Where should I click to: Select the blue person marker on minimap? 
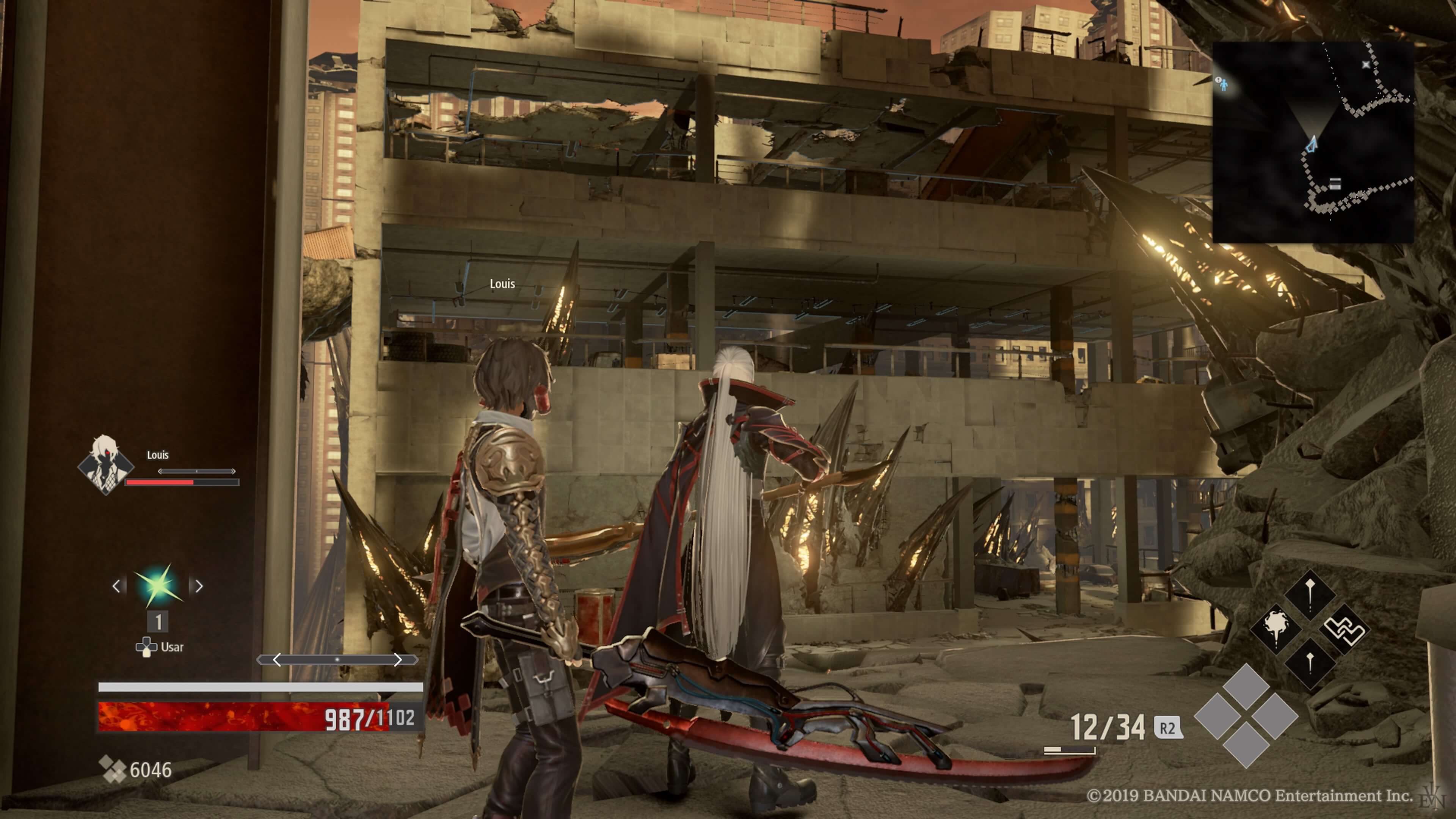click(1224, 85)
